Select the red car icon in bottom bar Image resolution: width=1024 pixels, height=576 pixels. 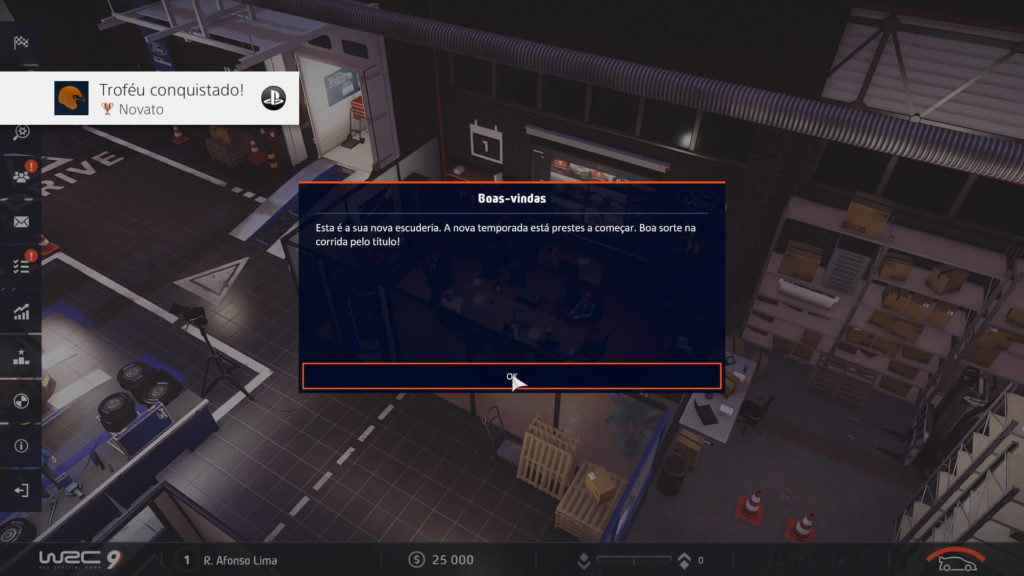tap(956, 561)
